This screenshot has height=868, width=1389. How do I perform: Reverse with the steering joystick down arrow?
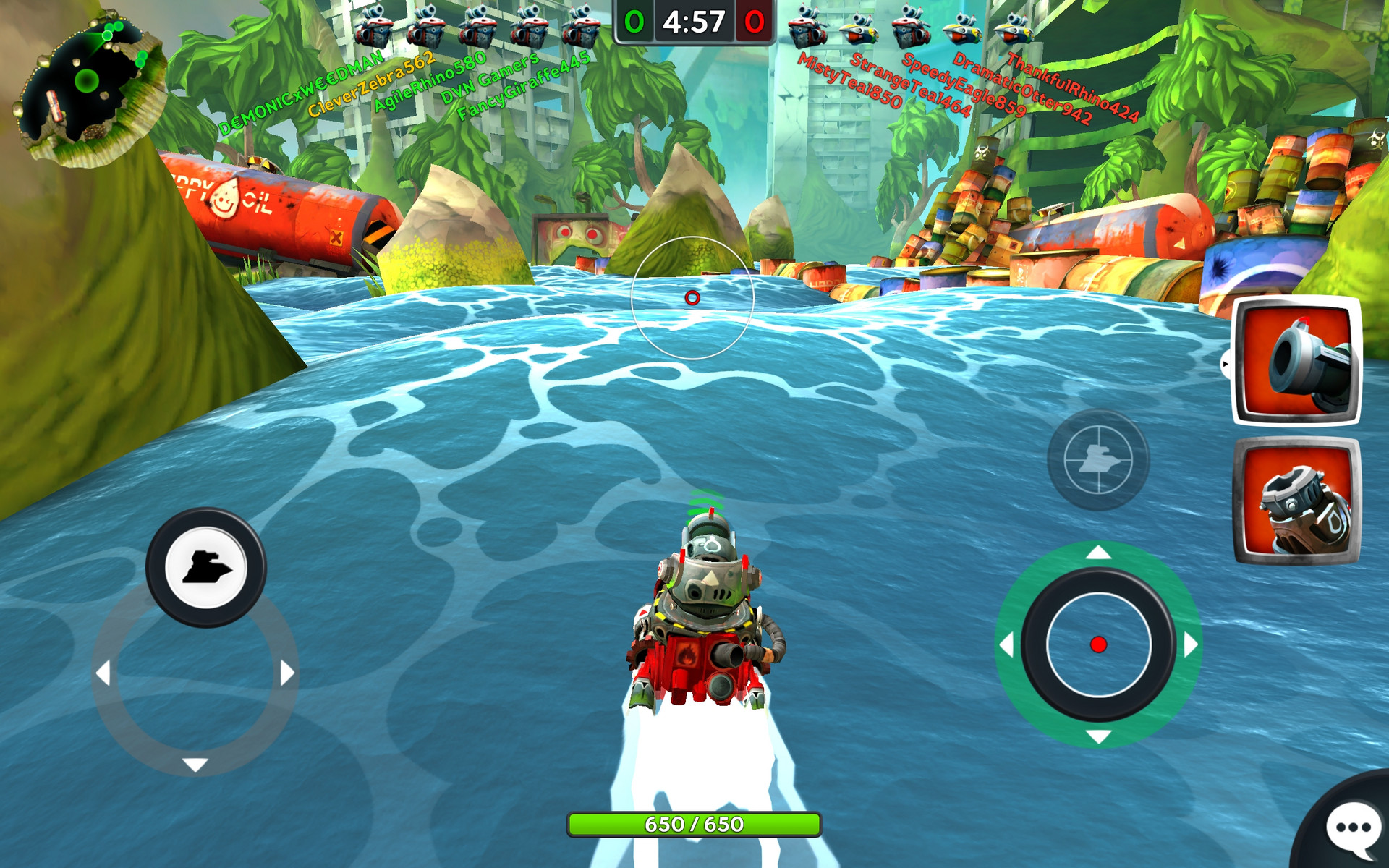click(x=195, y=764)
